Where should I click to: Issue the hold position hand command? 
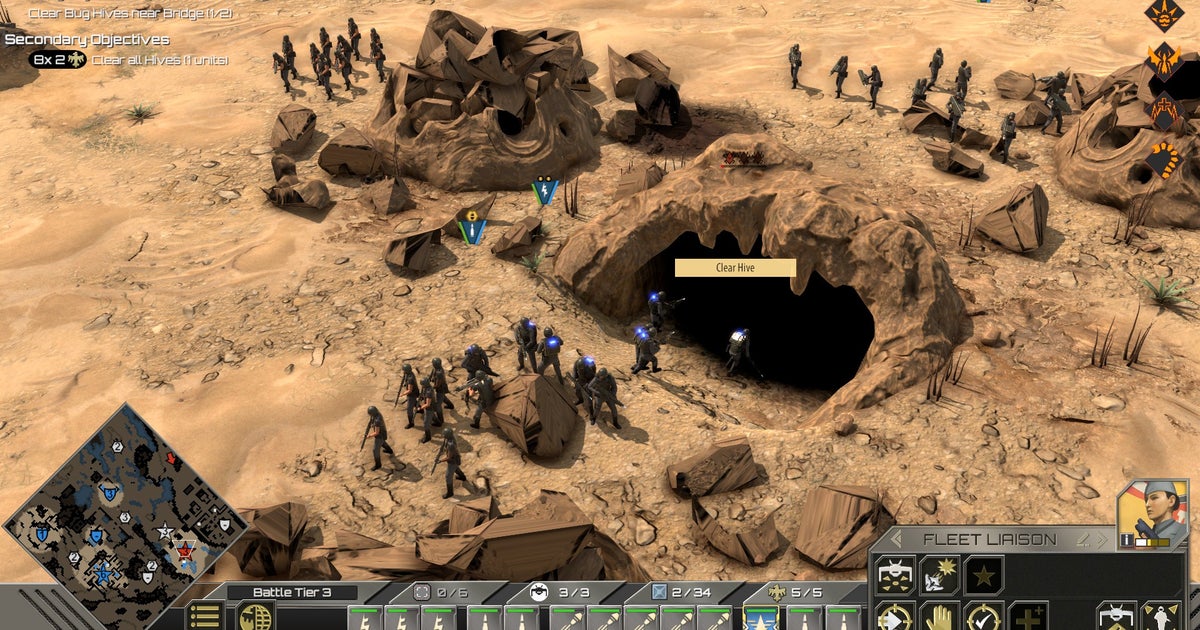pos(939,618)
